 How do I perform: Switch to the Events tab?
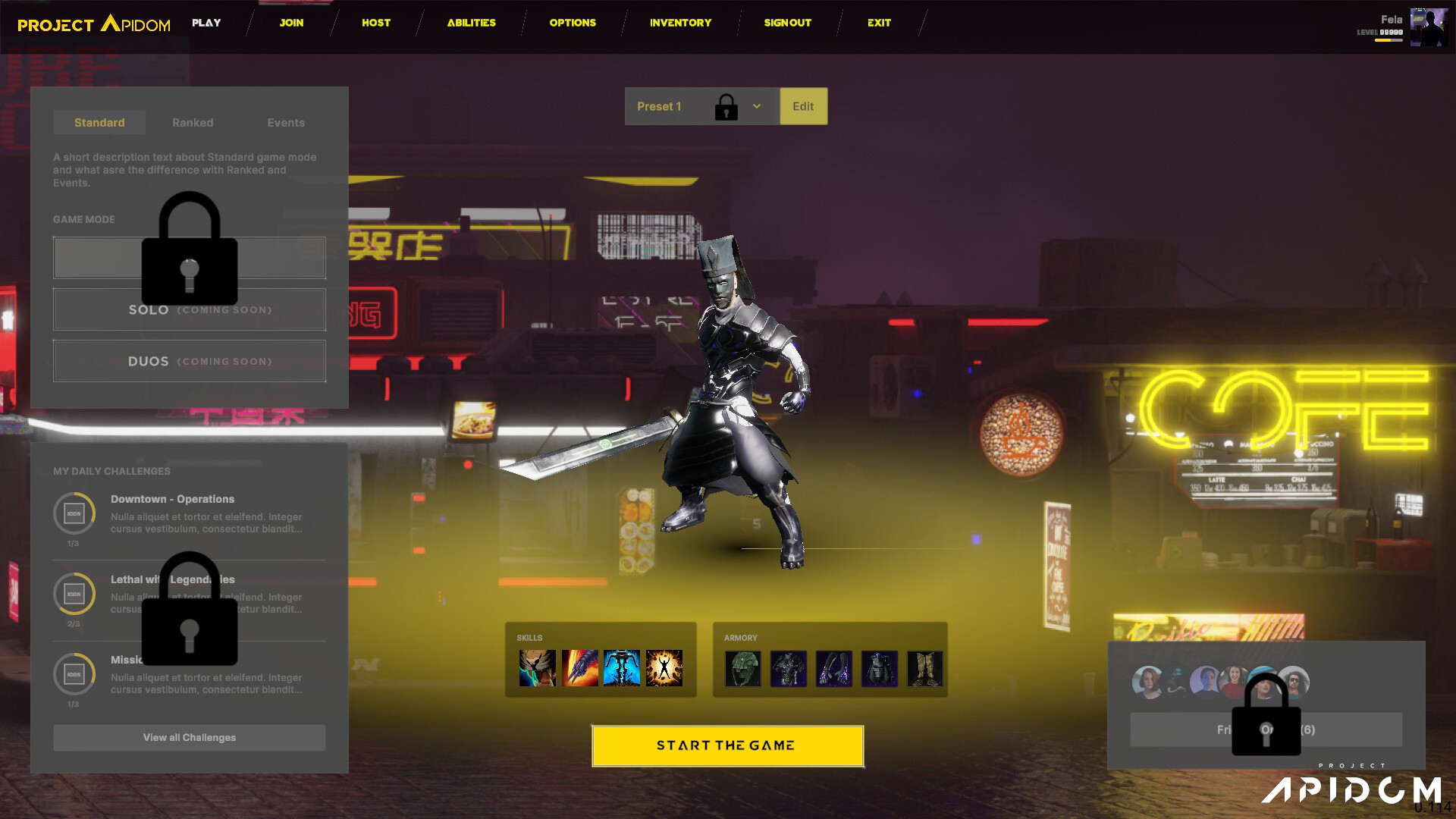click(x=285, y=122)
